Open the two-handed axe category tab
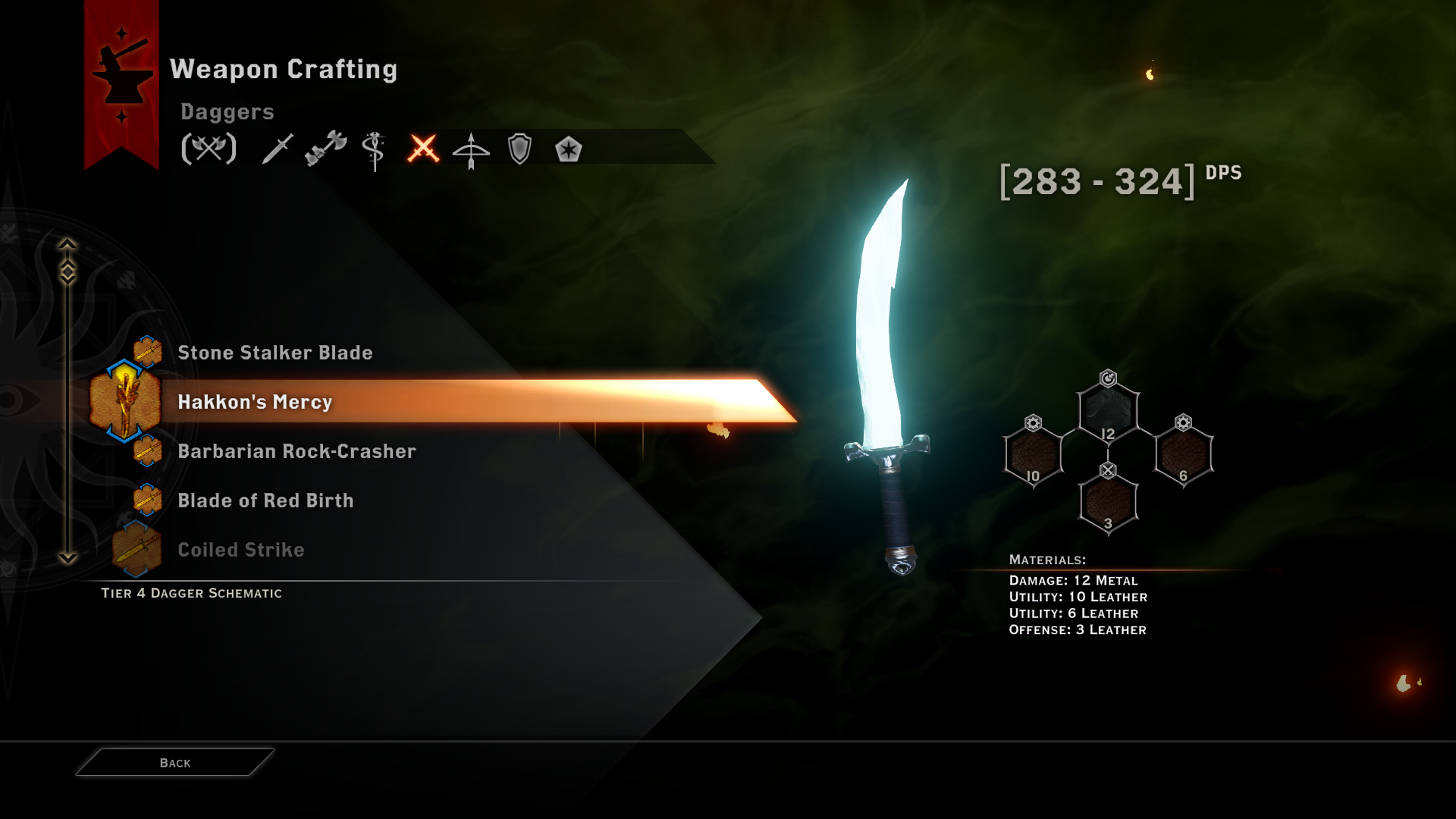1456x819 pixels. coord(325,149)
